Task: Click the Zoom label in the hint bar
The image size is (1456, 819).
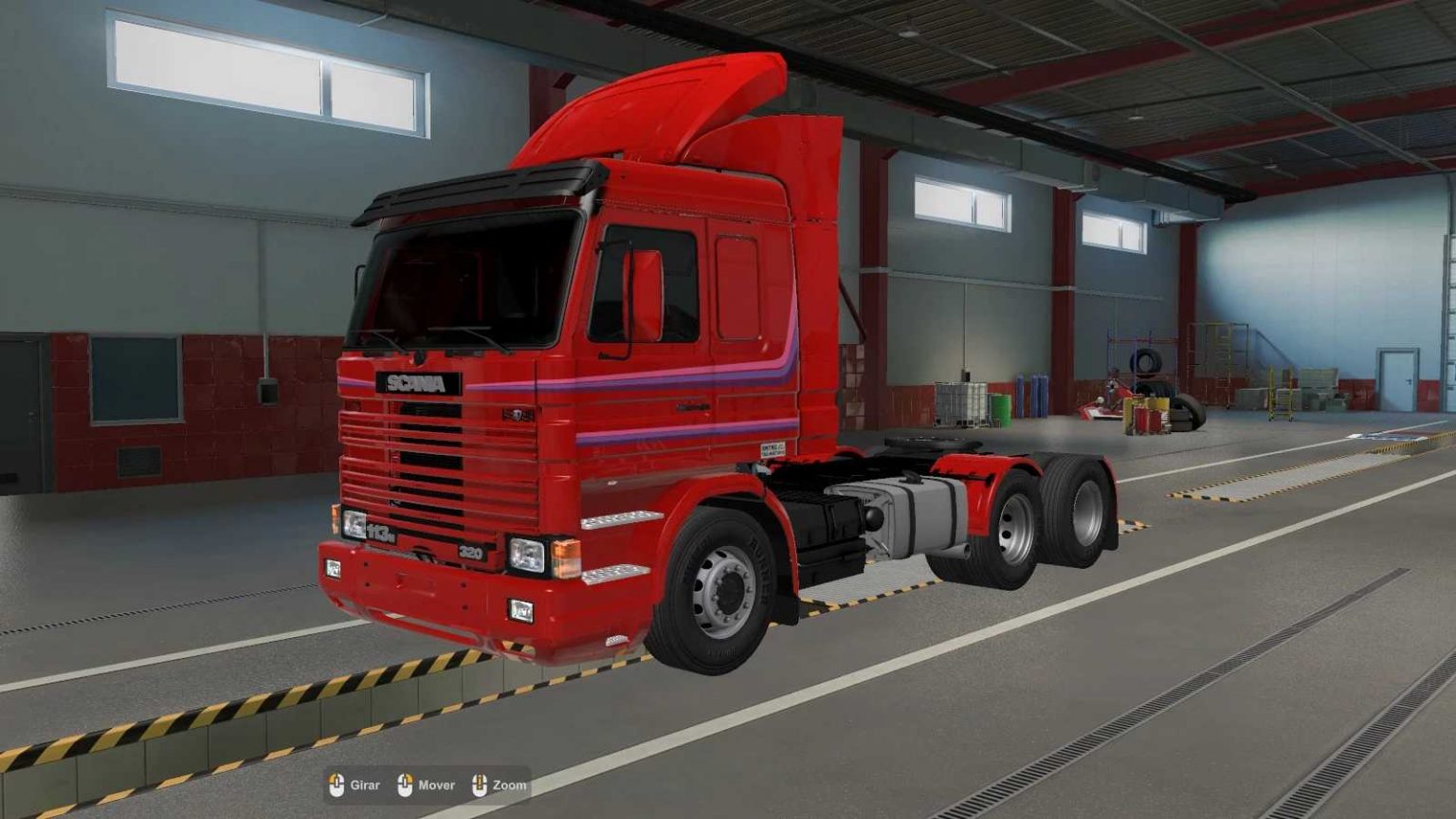Action: point(509,785)
